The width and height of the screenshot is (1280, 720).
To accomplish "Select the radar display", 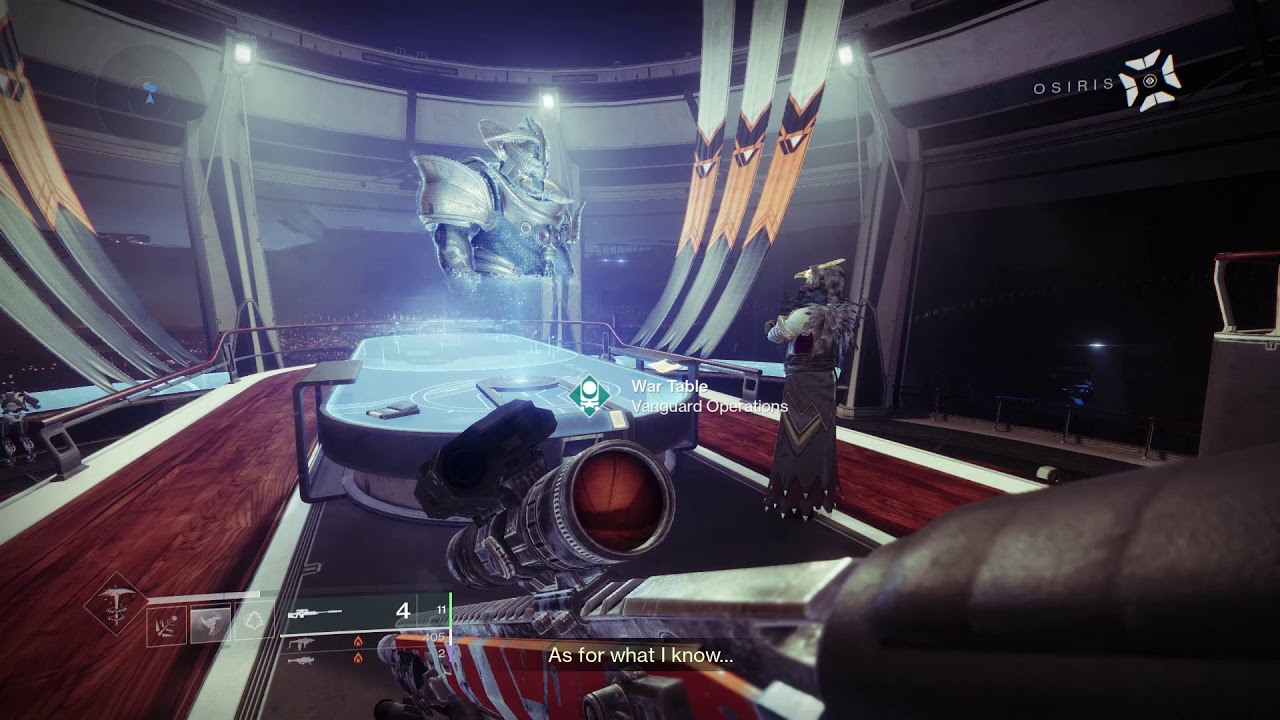I will [x=150, y=92].
